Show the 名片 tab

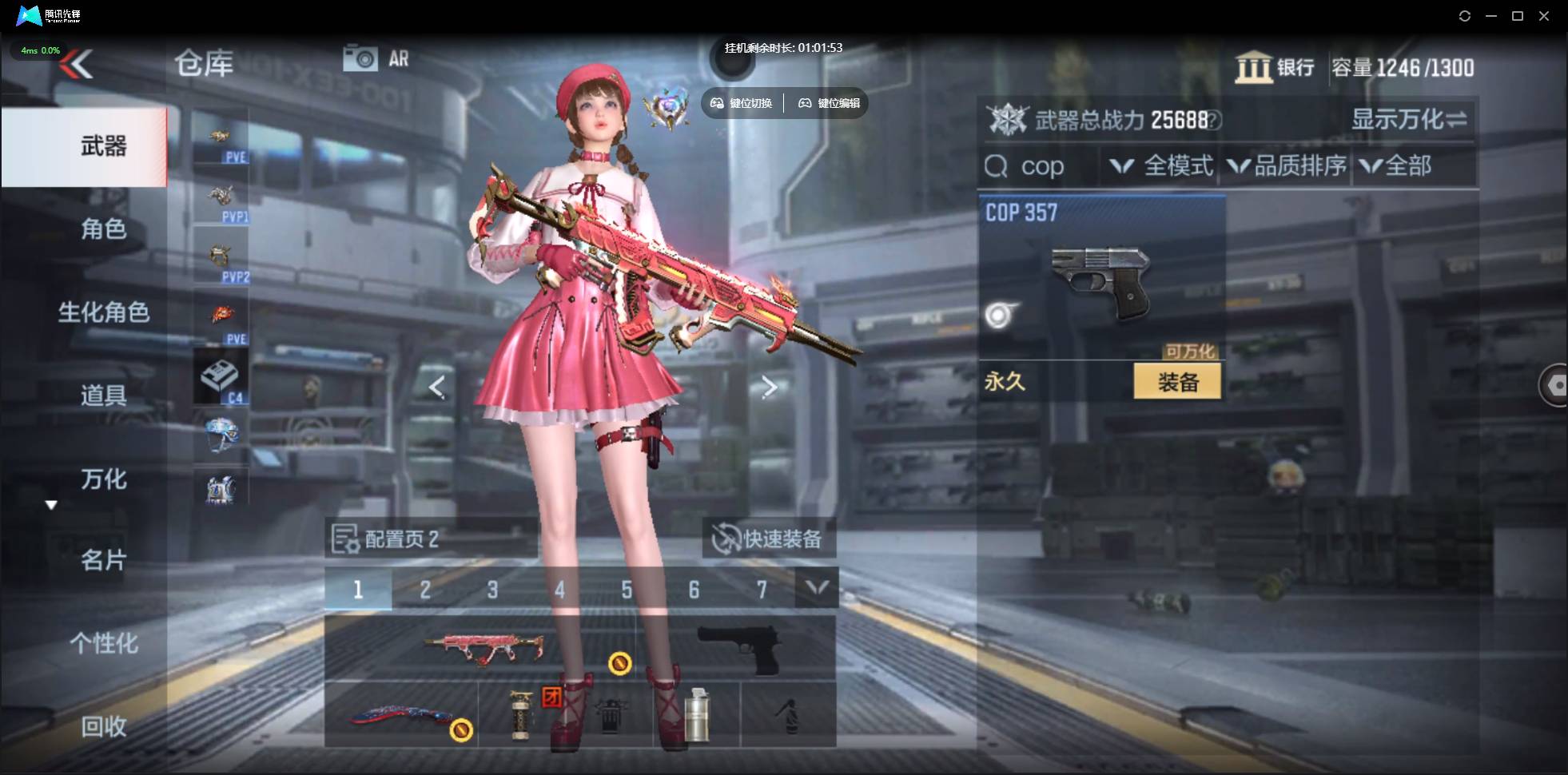pyautogui.click(x=103, y=561)
